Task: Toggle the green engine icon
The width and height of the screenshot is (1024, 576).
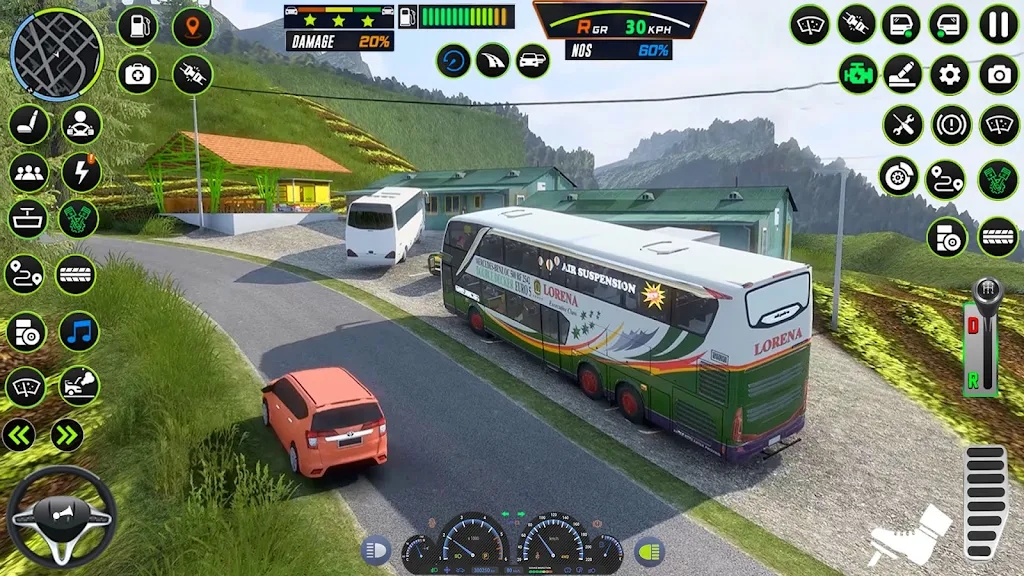Action: 858,75
